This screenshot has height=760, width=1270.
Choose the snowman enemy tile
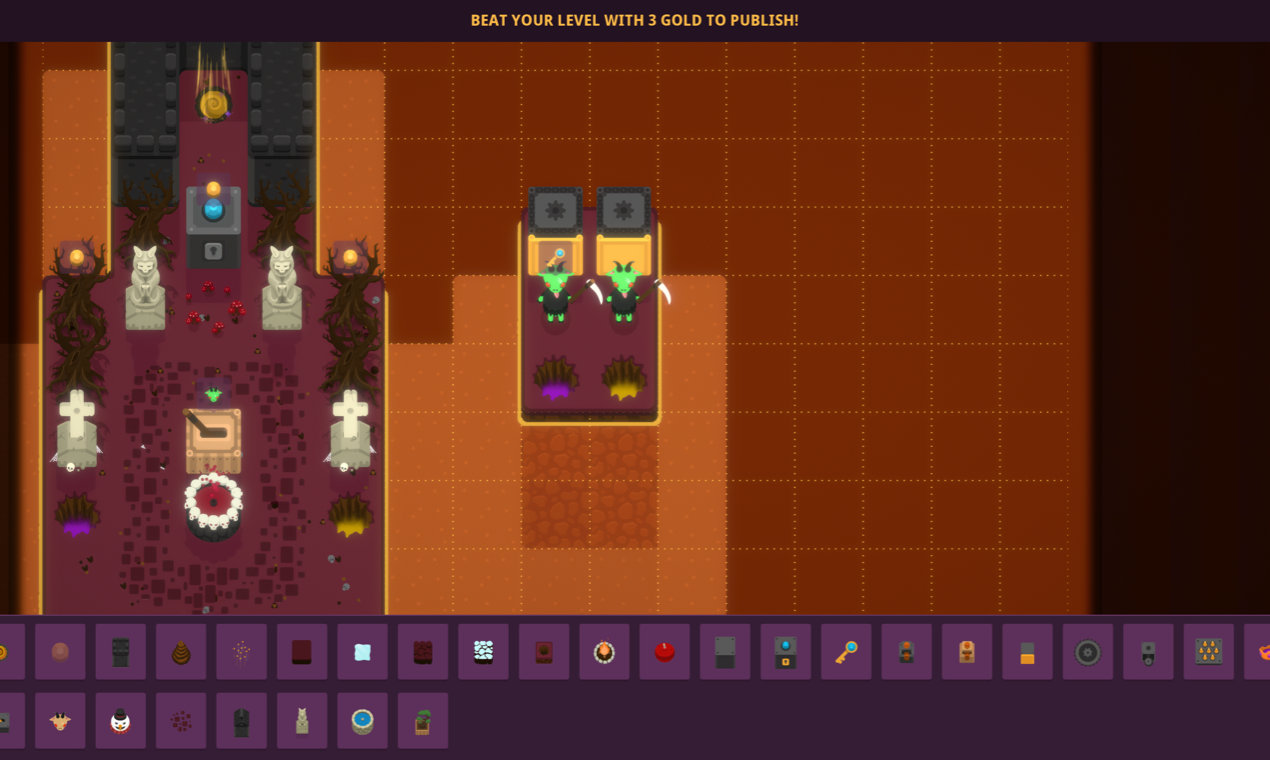click(121, 720)
